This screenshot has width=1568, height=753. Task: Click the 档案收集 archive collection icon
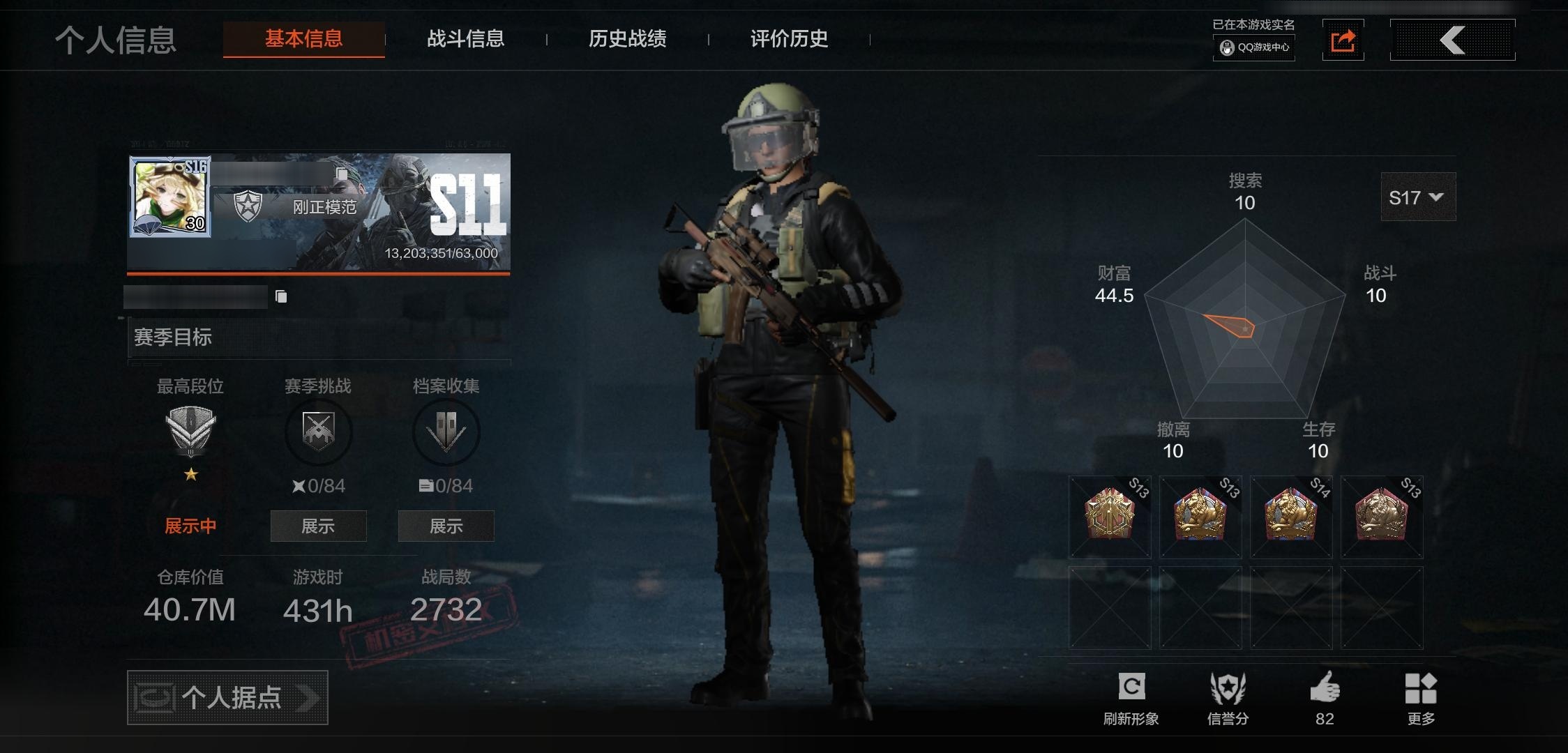(446, 432)
